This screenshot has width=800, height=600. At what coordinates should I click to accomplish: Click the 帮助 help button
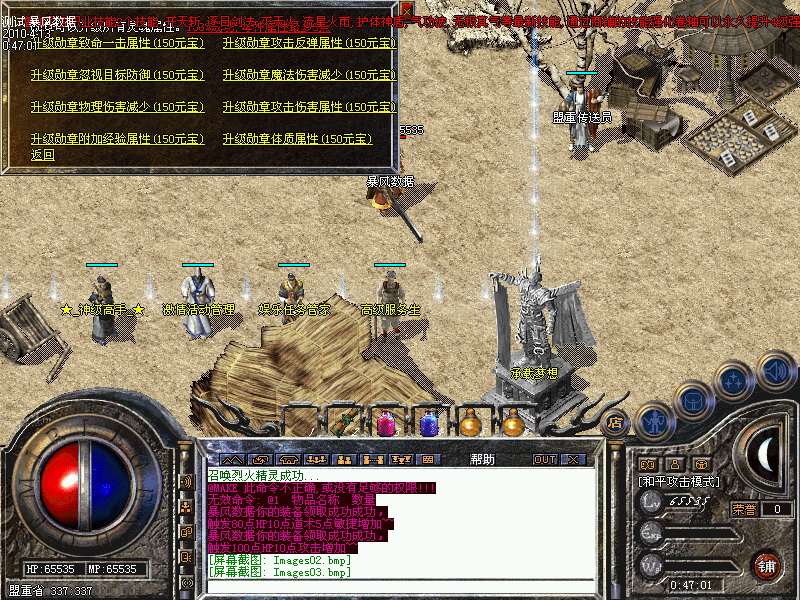pyautogui.click(x=482, y=459)
